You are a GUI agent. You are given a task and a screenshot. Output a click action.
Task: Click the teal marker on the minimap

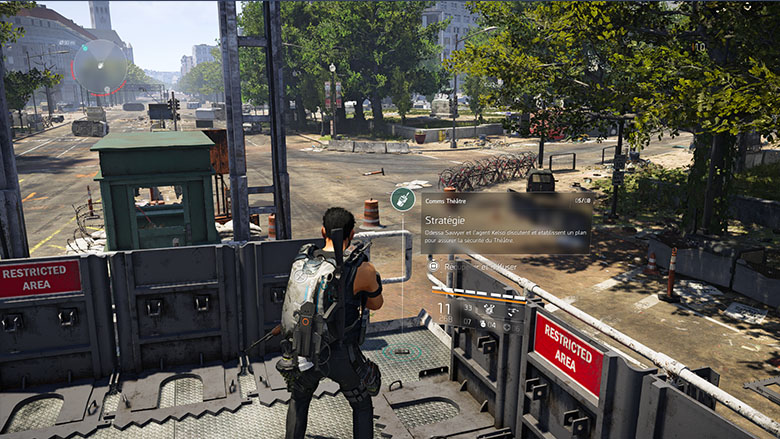(86, 46)
